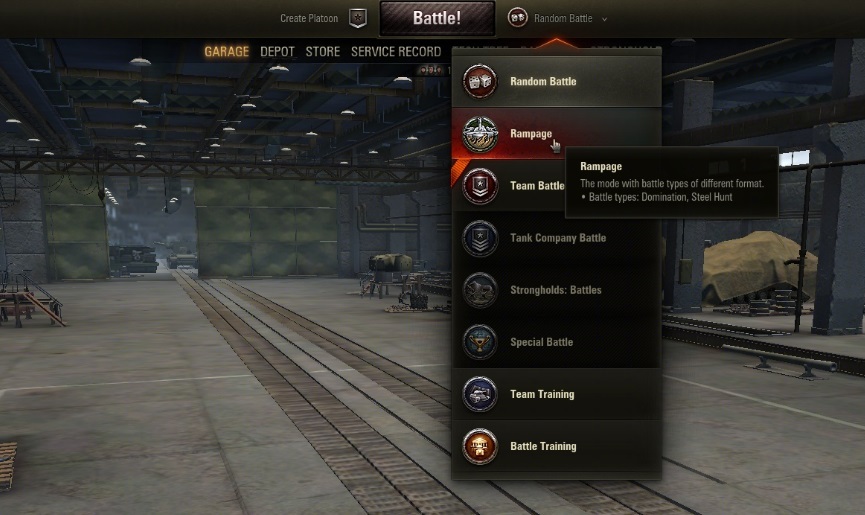865x515 pixels.
Task: Open the Depot tab
Action: pyautogui.click(x=277, y=52)
